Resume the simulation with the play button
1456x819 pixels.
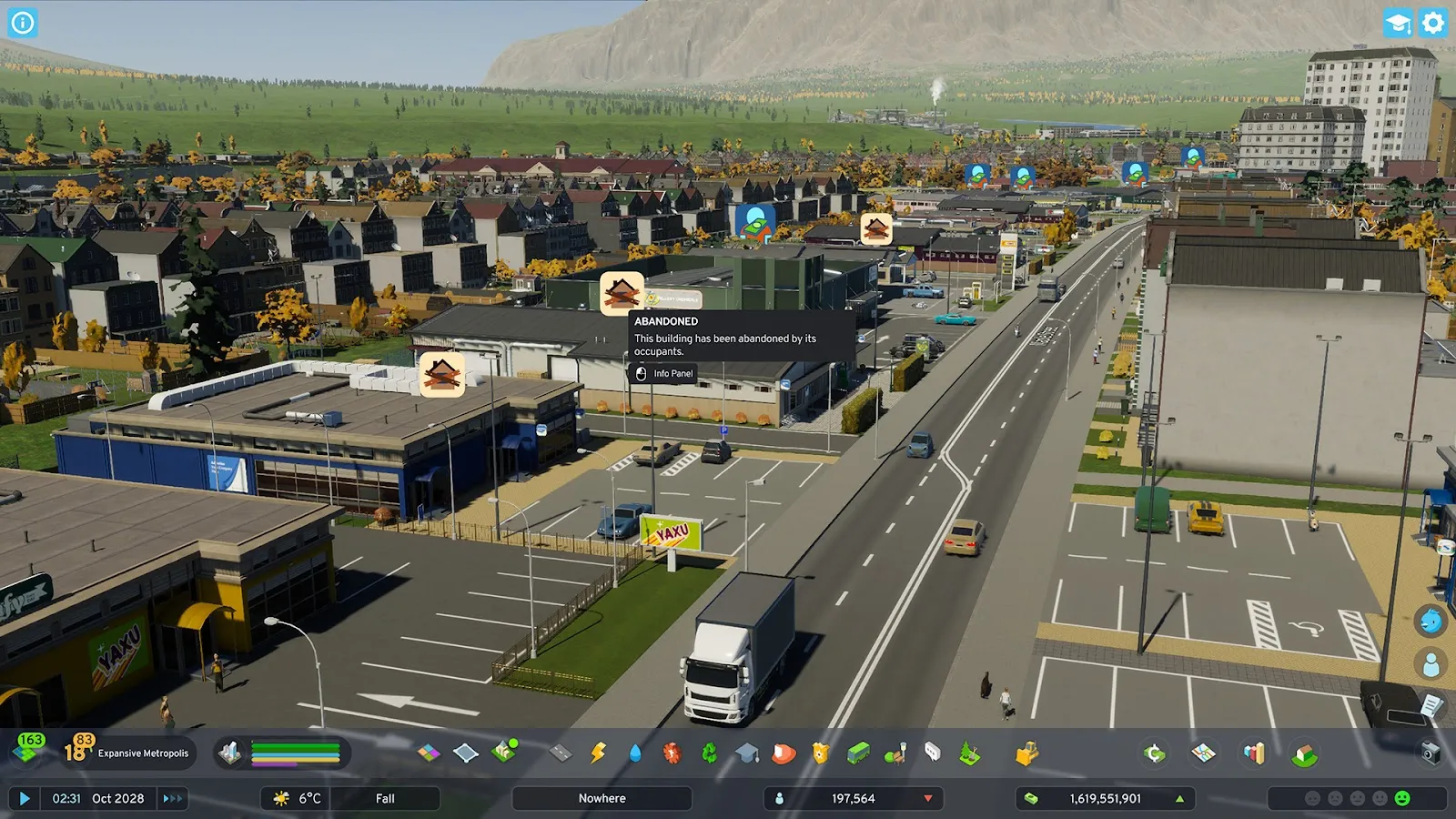(x=25, y=798)
